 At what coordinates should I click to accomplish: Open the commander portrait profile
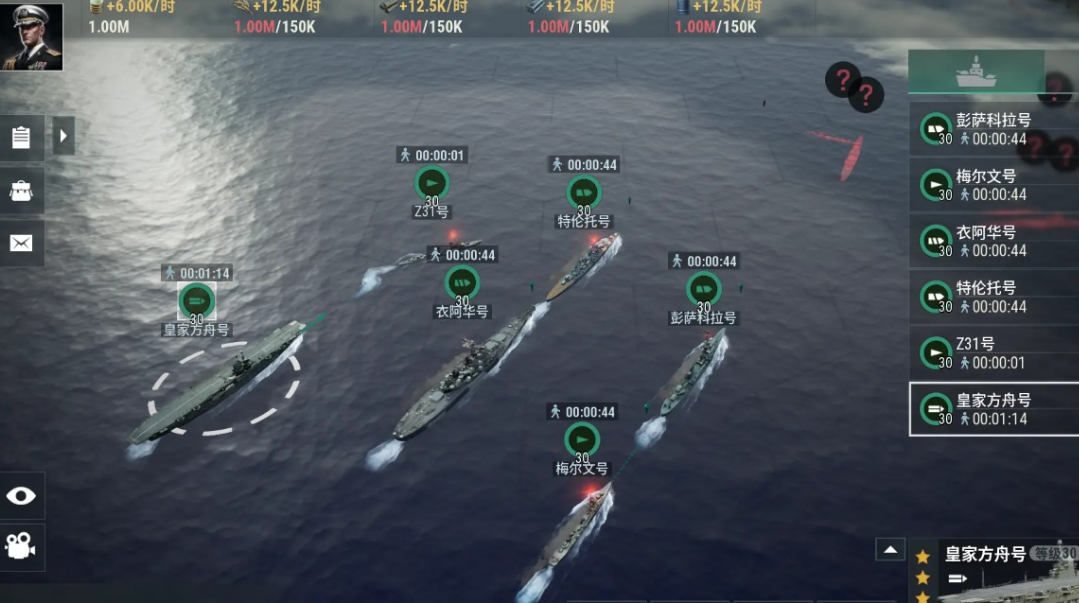coord(31,36)
